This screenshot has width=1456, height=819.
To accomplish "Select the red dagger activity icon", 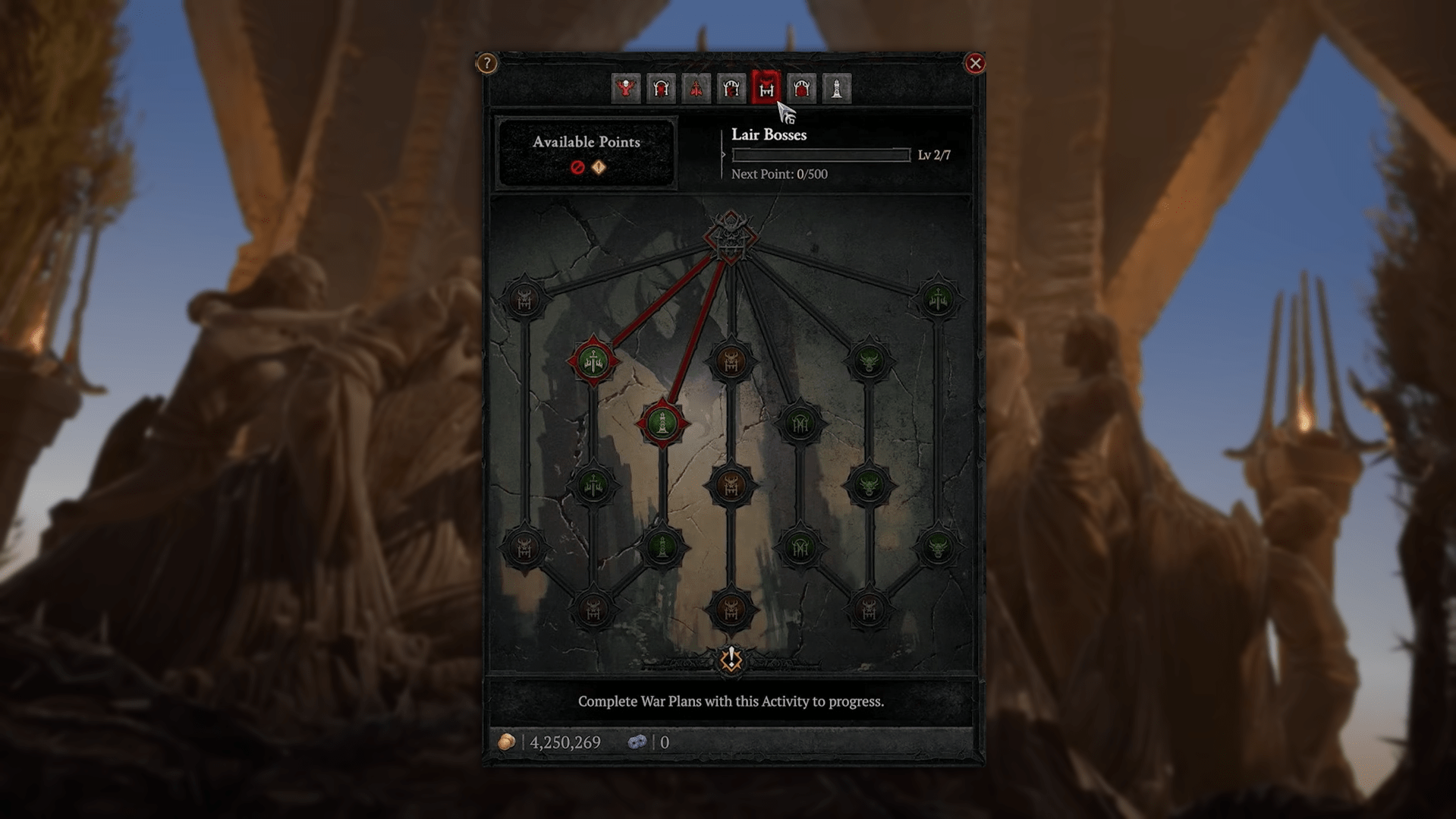I will point(695,88).
